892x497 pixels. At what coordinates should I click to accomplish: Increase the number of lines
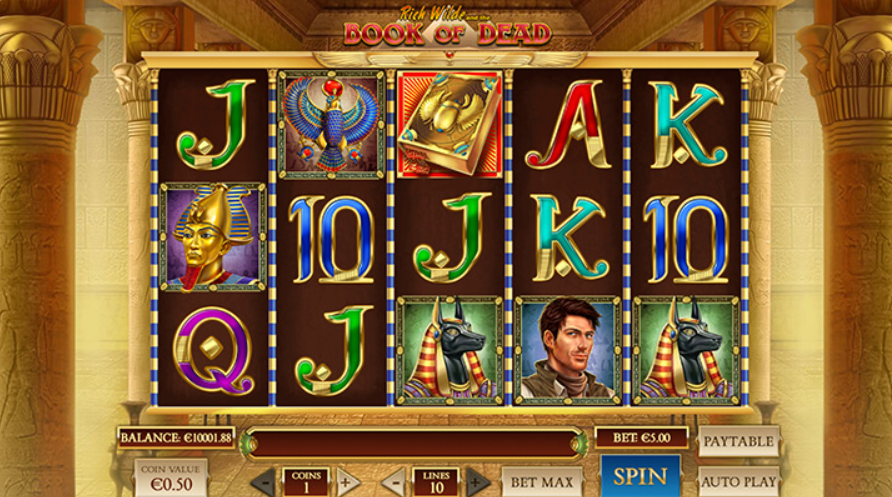click(x=478, y=481)
